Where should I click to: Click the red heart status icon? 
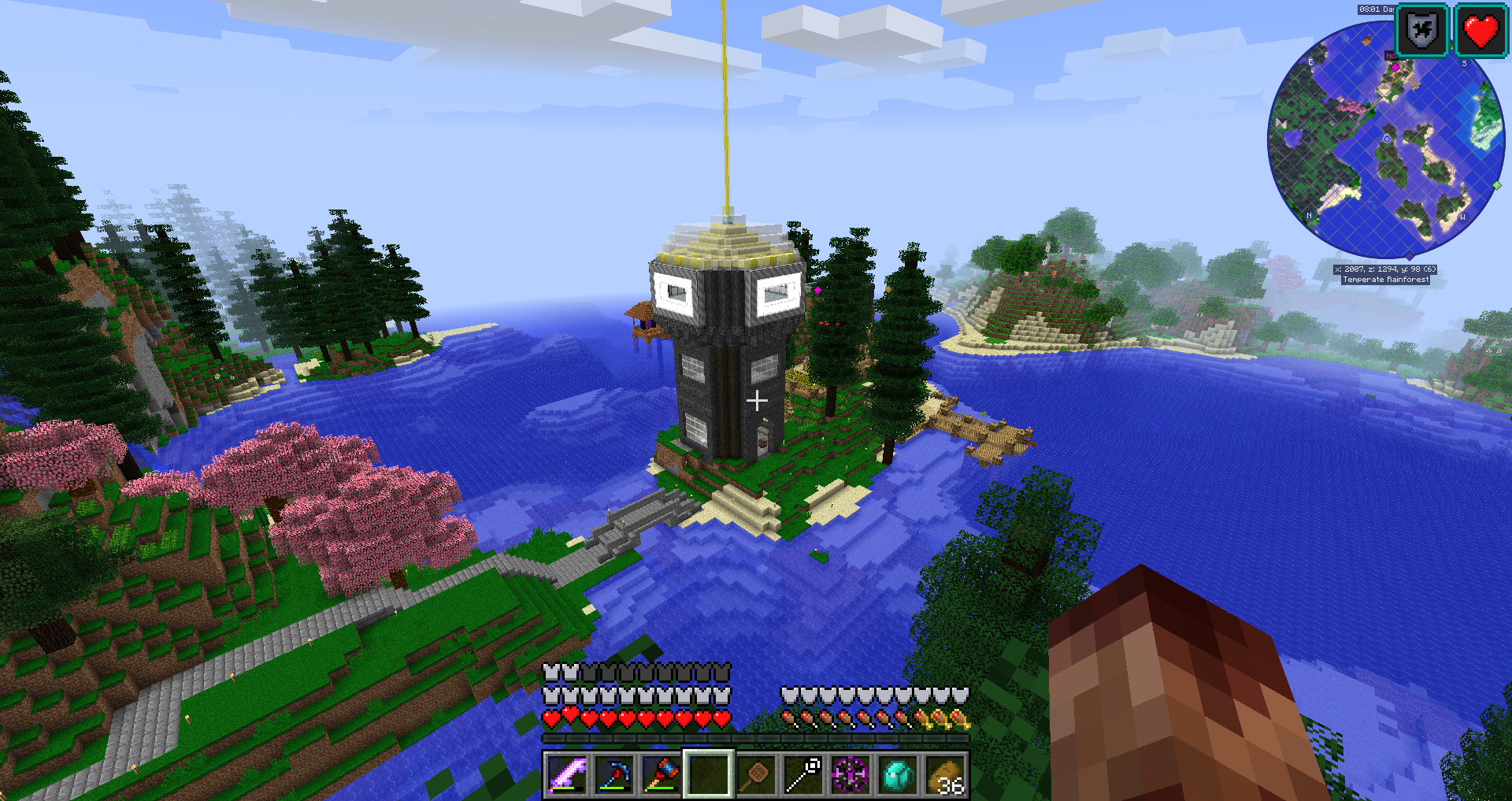click(x=1480, y=32)
